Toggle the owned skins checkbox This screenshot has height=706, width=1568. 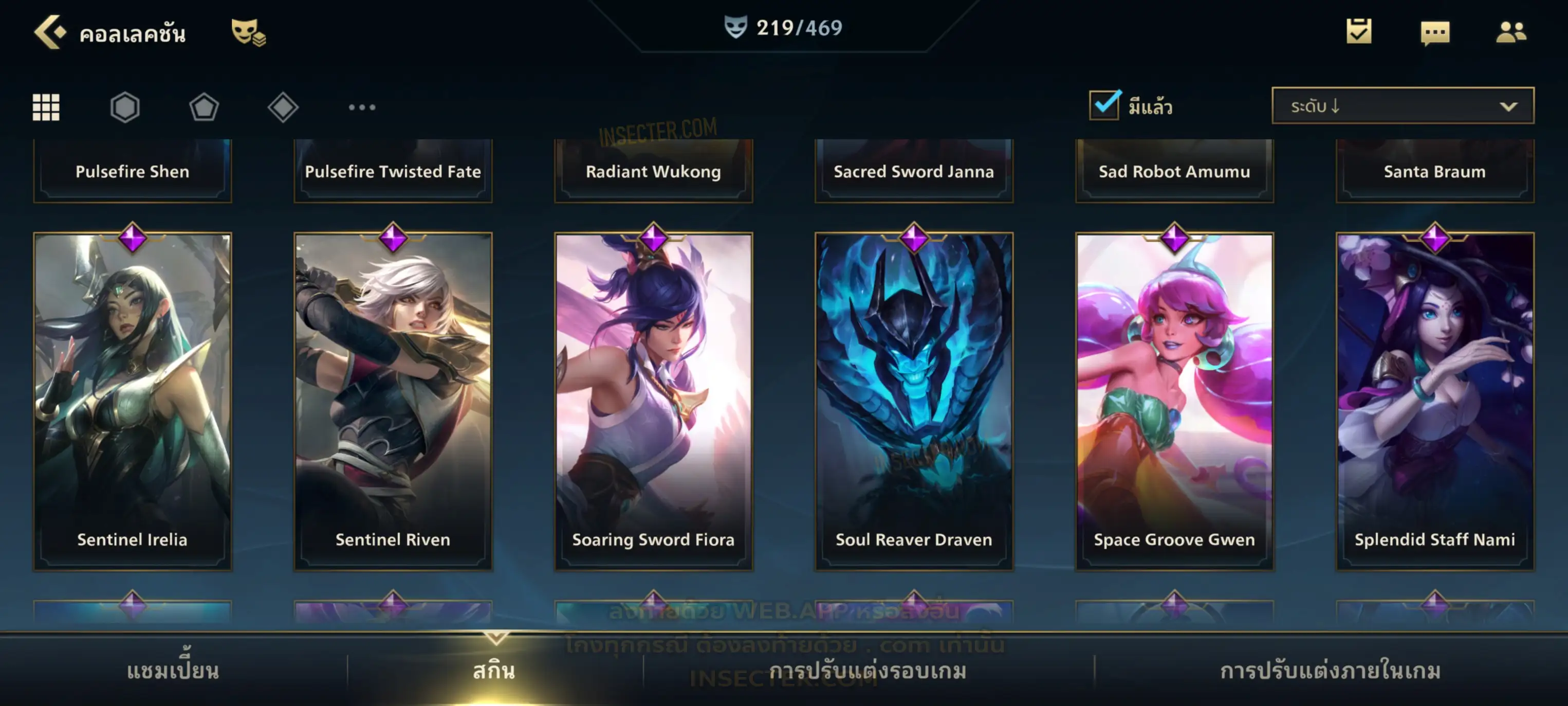[x=1104, y=105]
